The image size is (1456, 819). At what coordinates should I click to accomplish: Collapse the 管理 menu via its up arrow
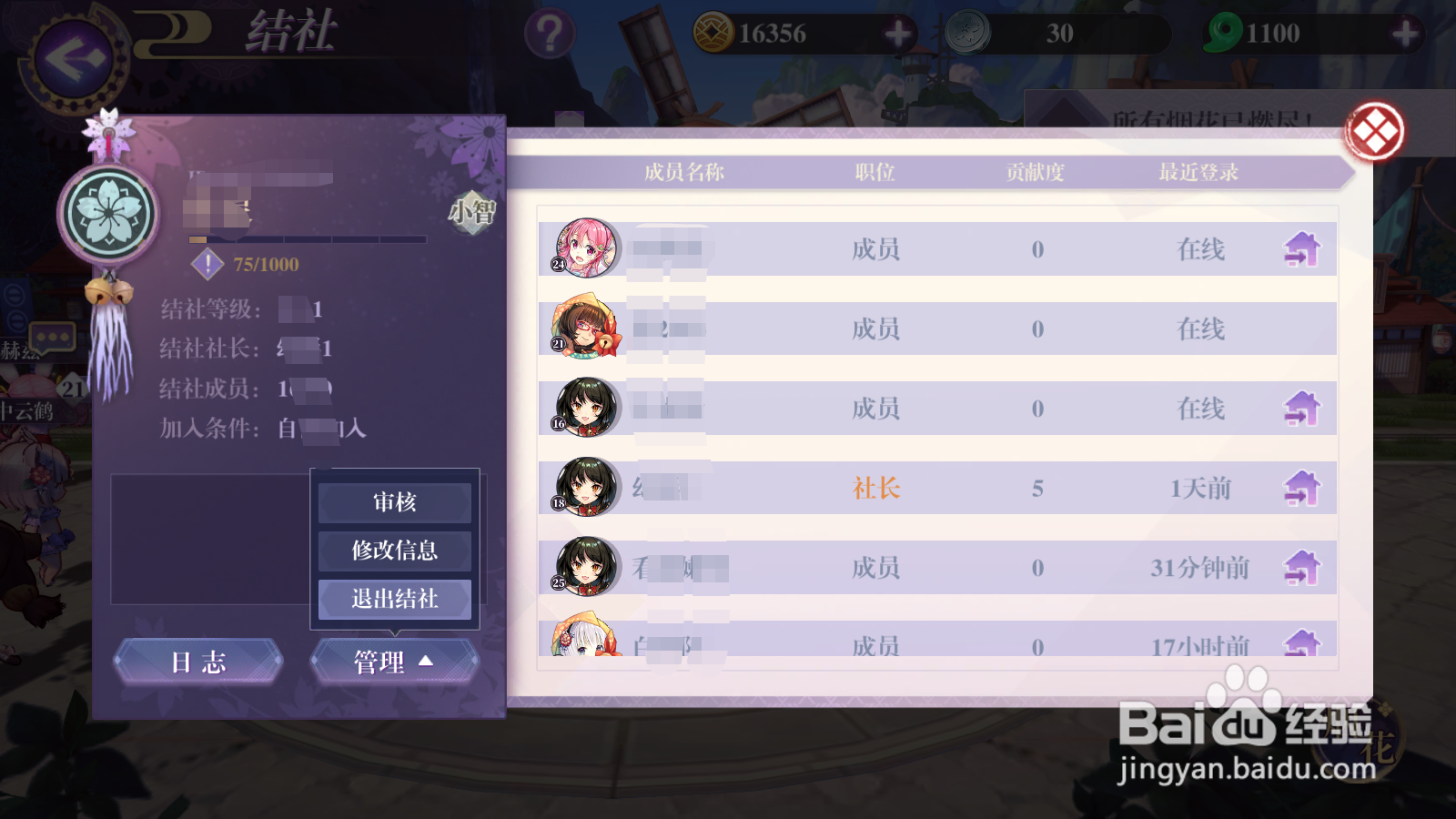424,662
